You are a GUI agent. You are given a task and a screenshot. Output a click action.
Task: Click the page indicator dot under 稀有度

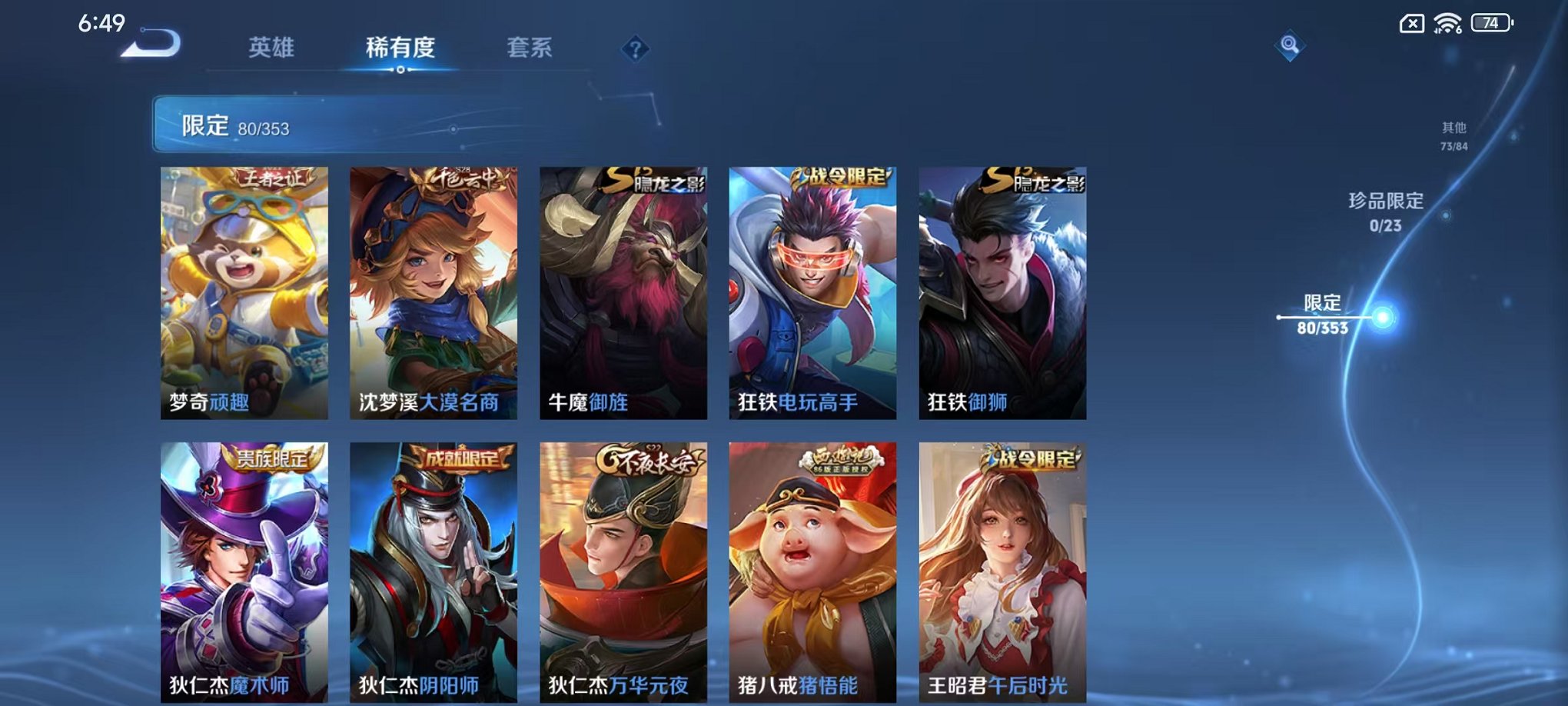400,71
